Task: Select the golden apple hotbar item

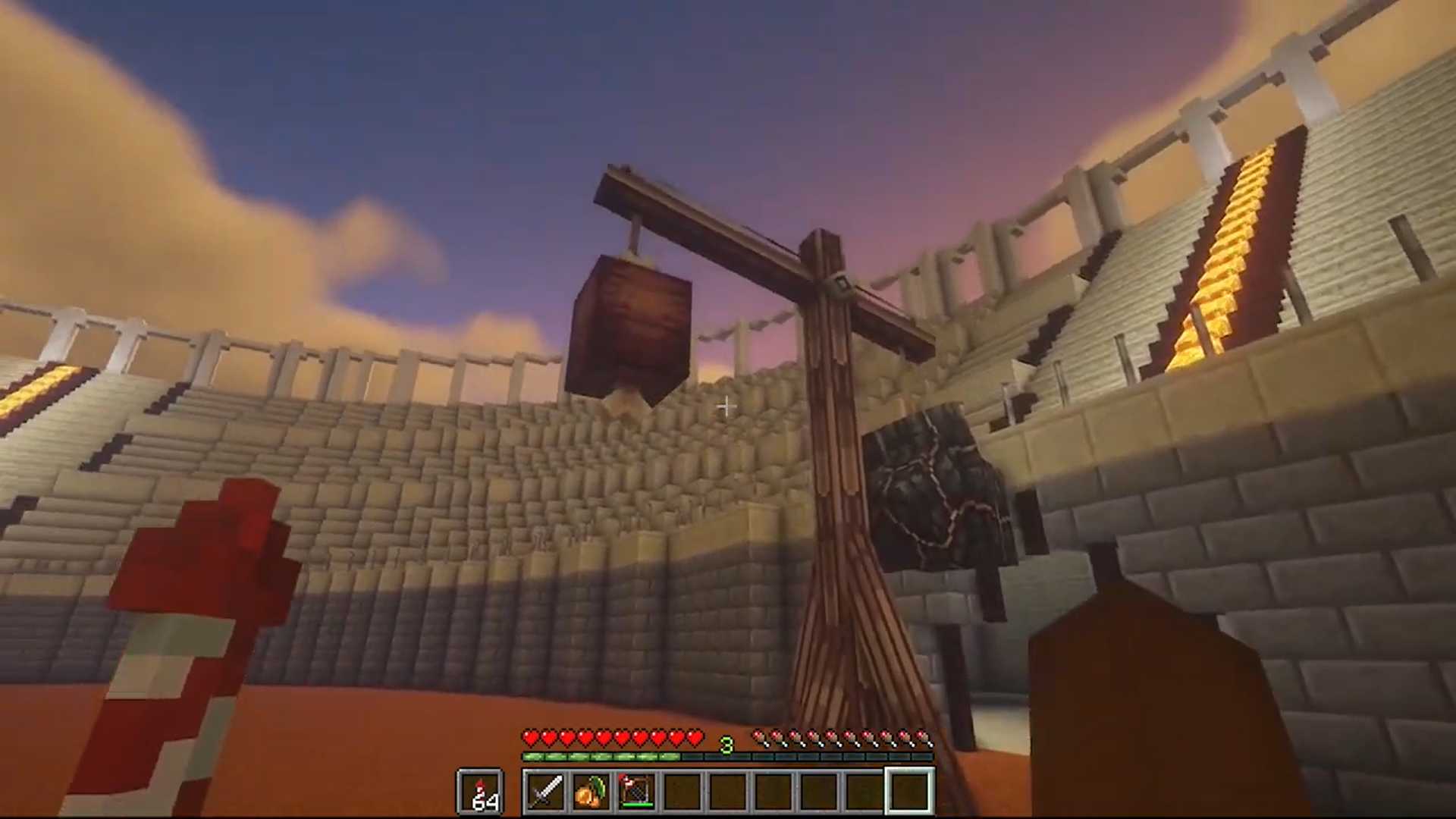Action: (591, 791)
